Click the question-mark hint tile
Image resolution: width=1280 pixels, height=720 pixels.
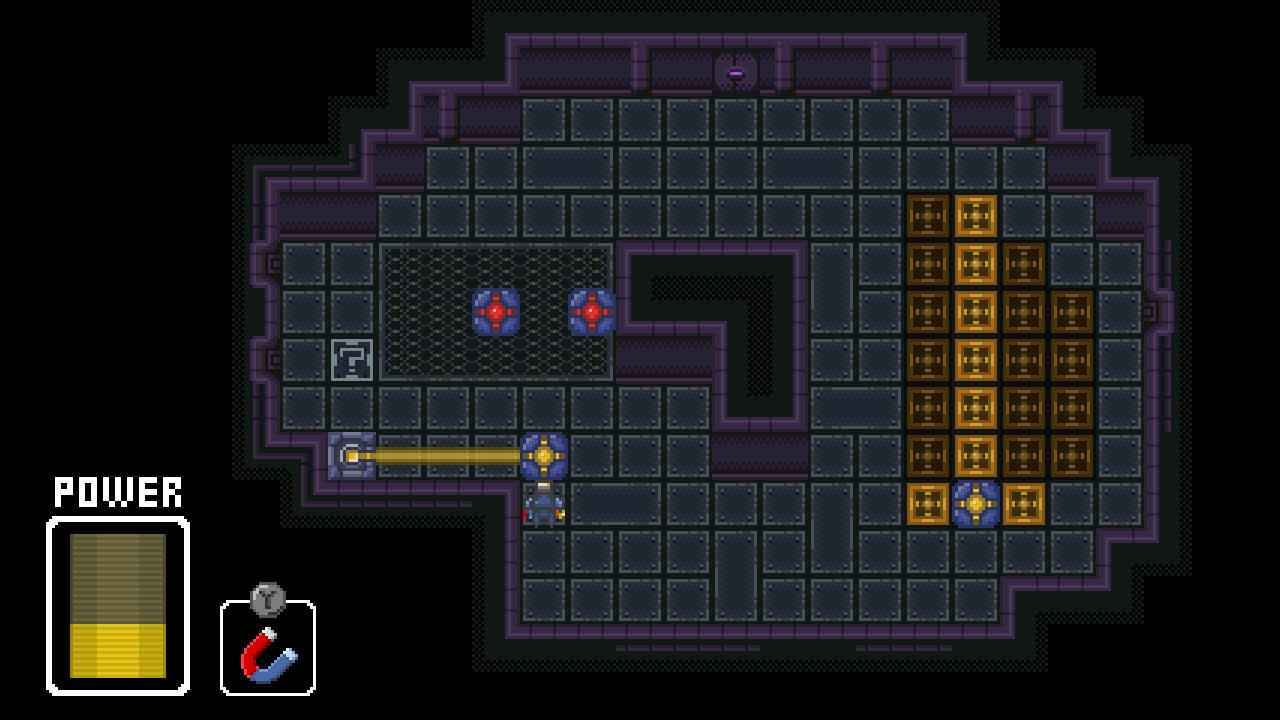point(350,362)
